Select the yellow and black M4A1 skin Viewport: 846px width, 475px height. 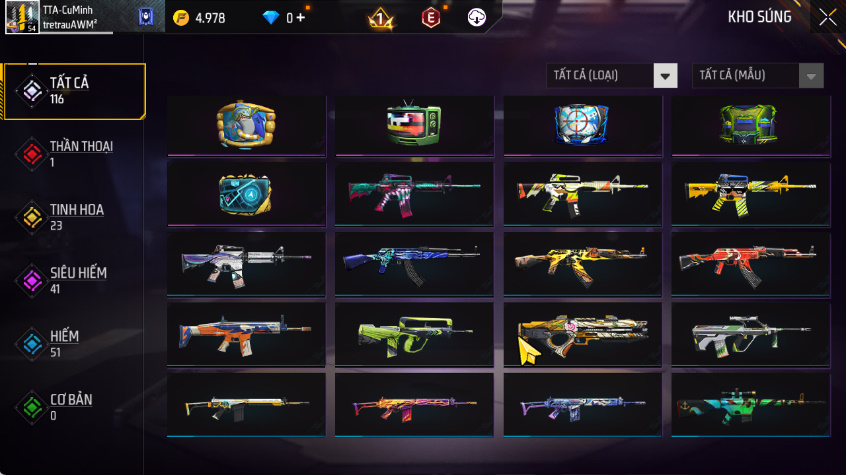coord(750,191)
